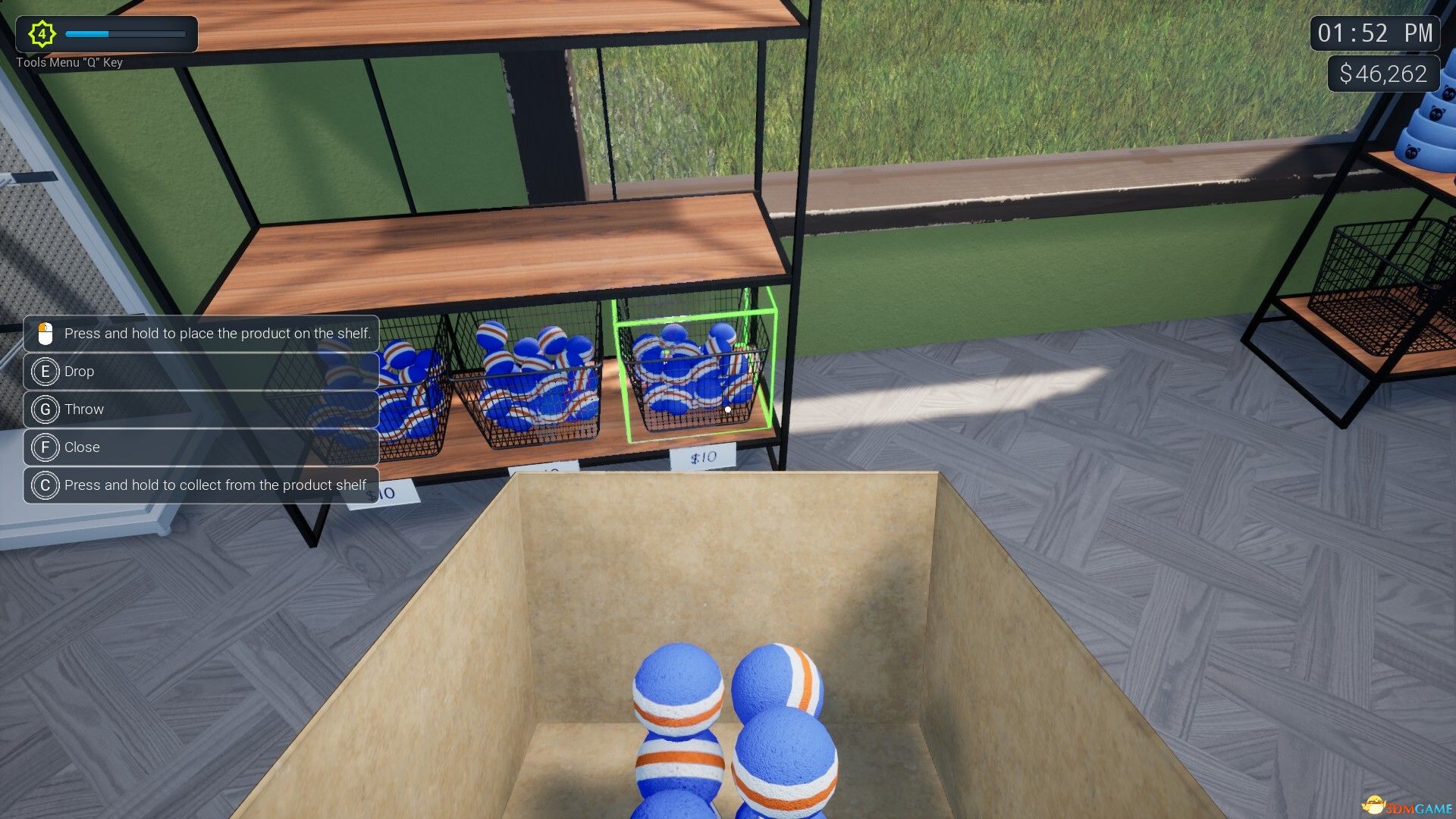Select the circled E key icon

[45, 372]
